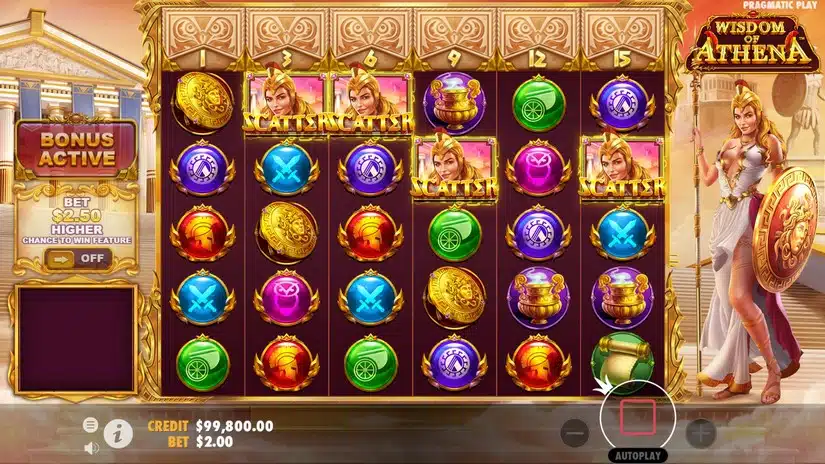Increase the bet with the plus button
825x464 pixels.
click(x=700, y=433)
